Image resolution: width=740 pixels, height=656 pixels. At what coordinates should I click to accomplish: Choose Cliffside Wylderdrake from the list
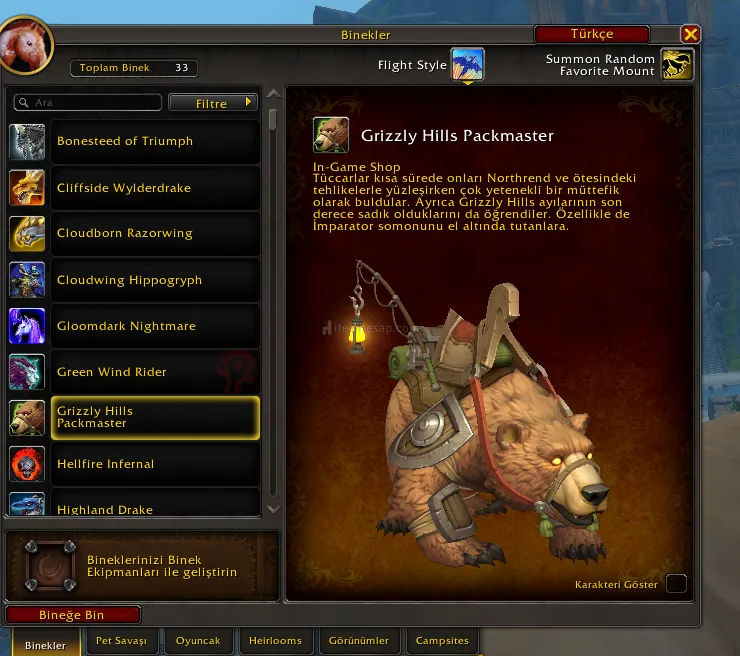pos(134,188)
